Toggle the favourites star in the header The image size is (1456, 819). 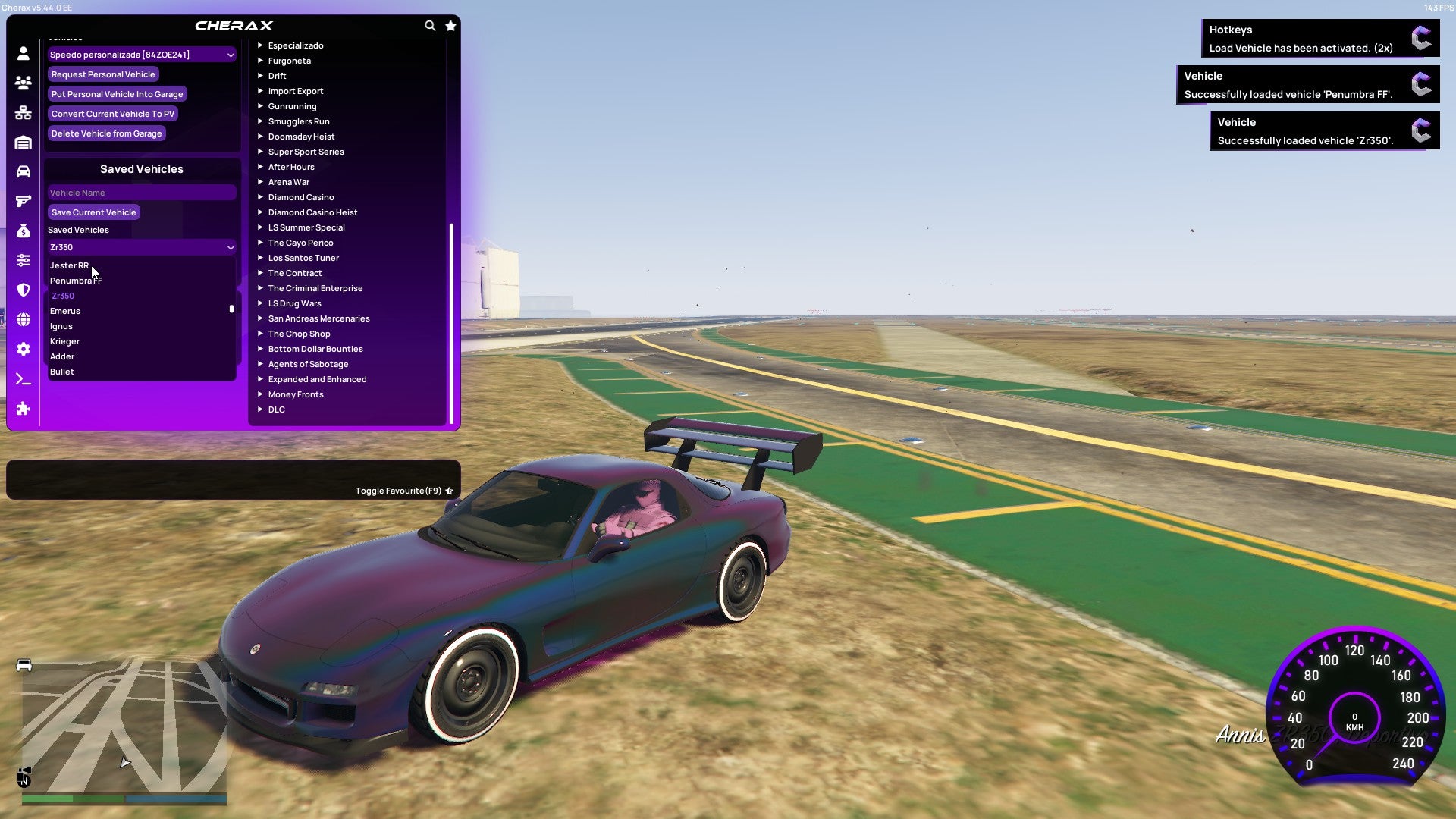pos(450,25)
